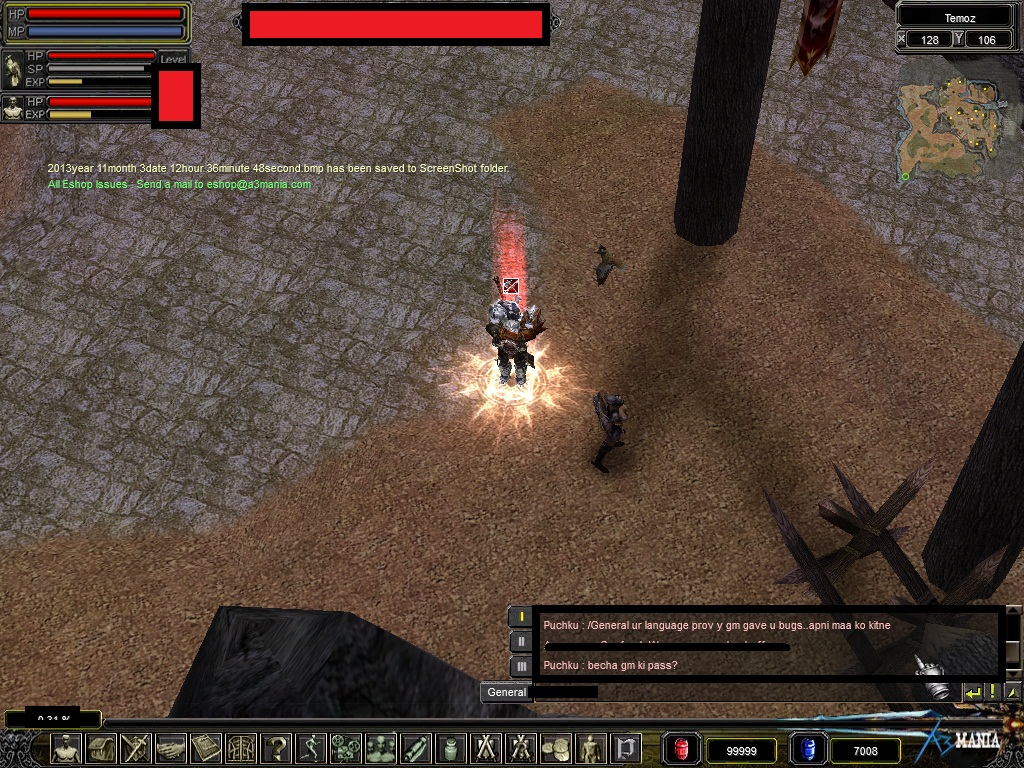Open the gold coins icon

pyautogui.click(x=556, y=748)
